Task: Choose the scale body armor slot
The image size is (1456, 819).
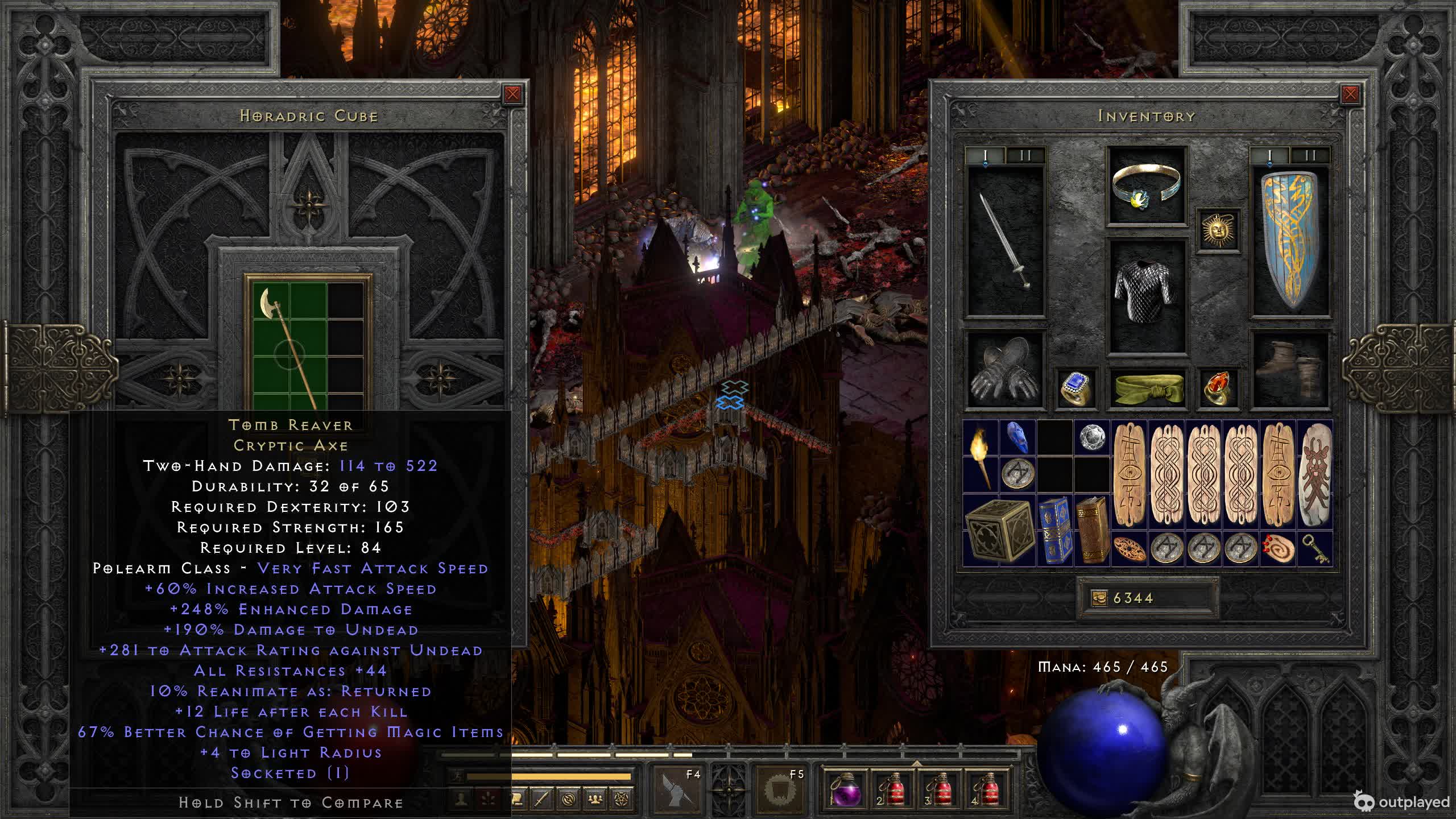Action: [x=1147, y=295]
